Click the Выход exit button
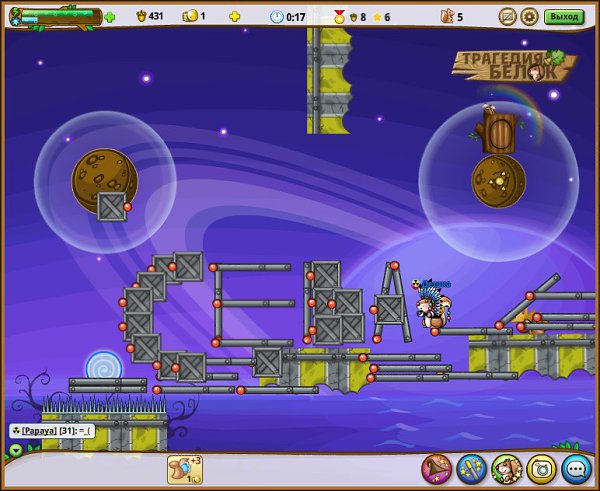Viewport: 600px width, 491px height. coord(564,16)
